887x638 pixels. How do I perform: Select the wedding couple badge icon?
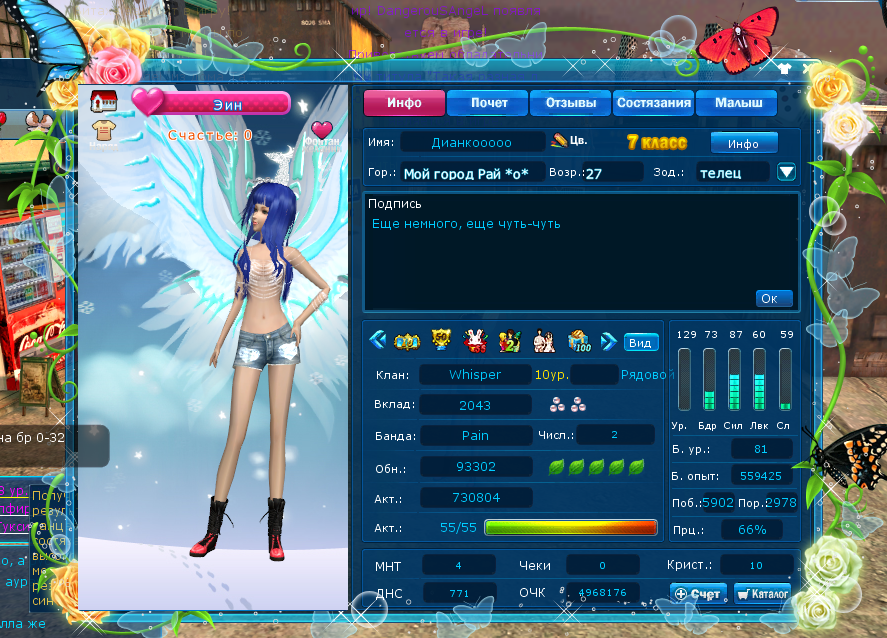(x=544, y=342)
